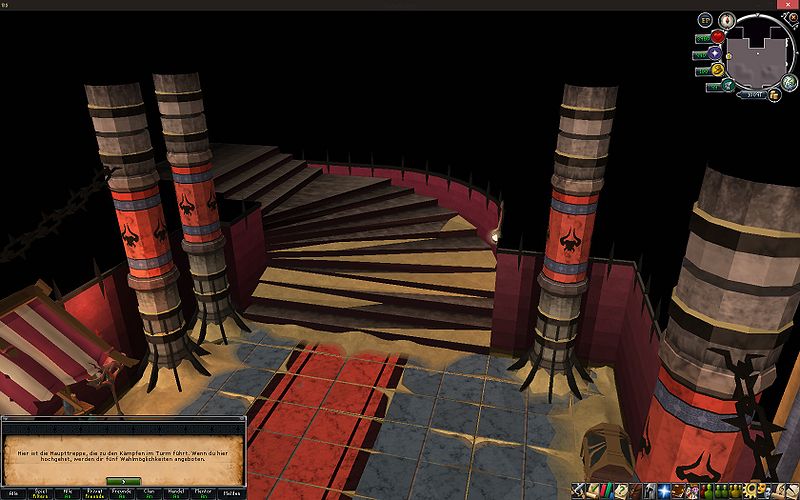
Task: Toggle the purple prayer orb
Action: point(715,53)
